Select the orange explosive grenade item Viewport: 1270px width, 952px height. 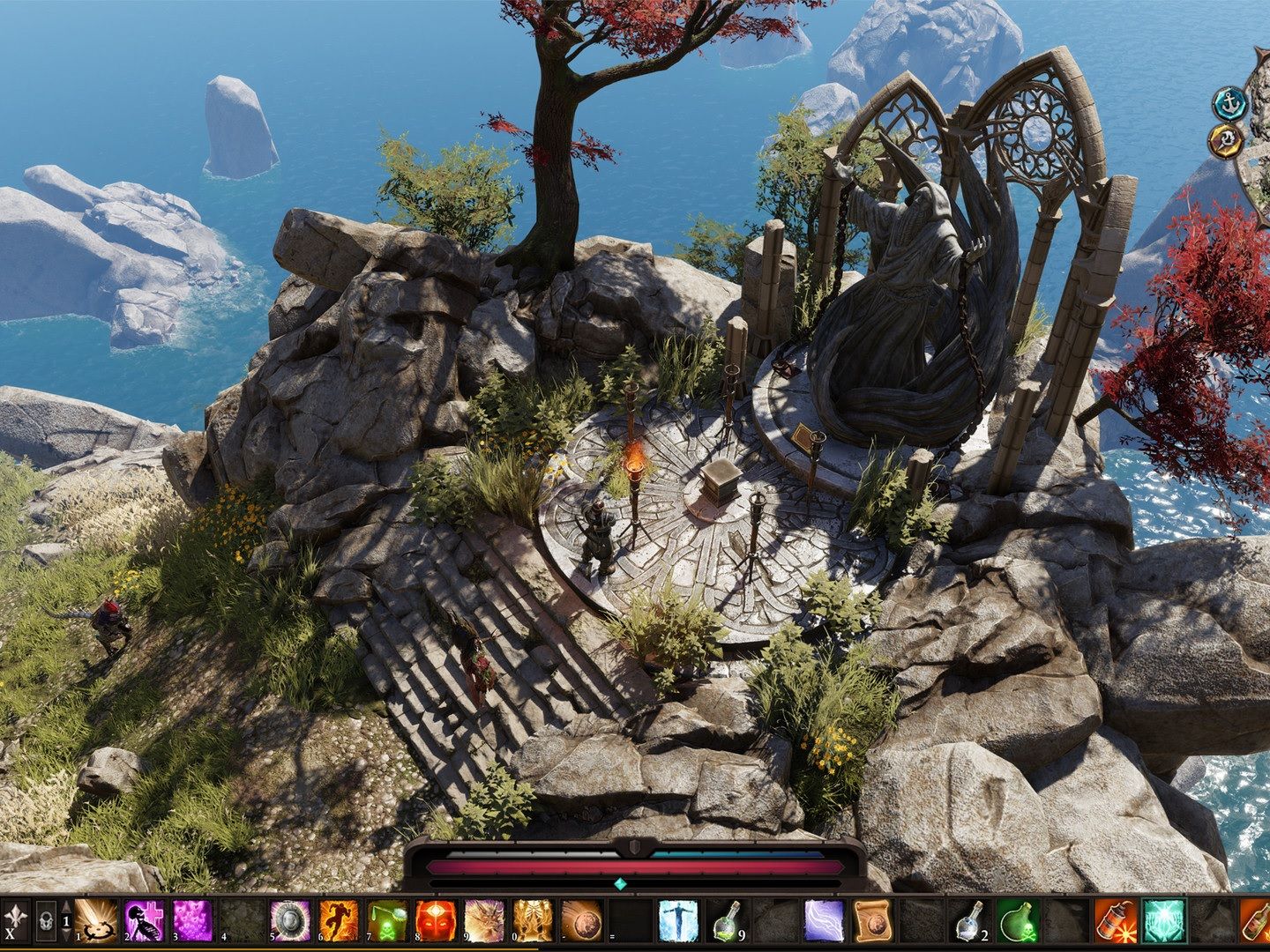point(1116,921)
